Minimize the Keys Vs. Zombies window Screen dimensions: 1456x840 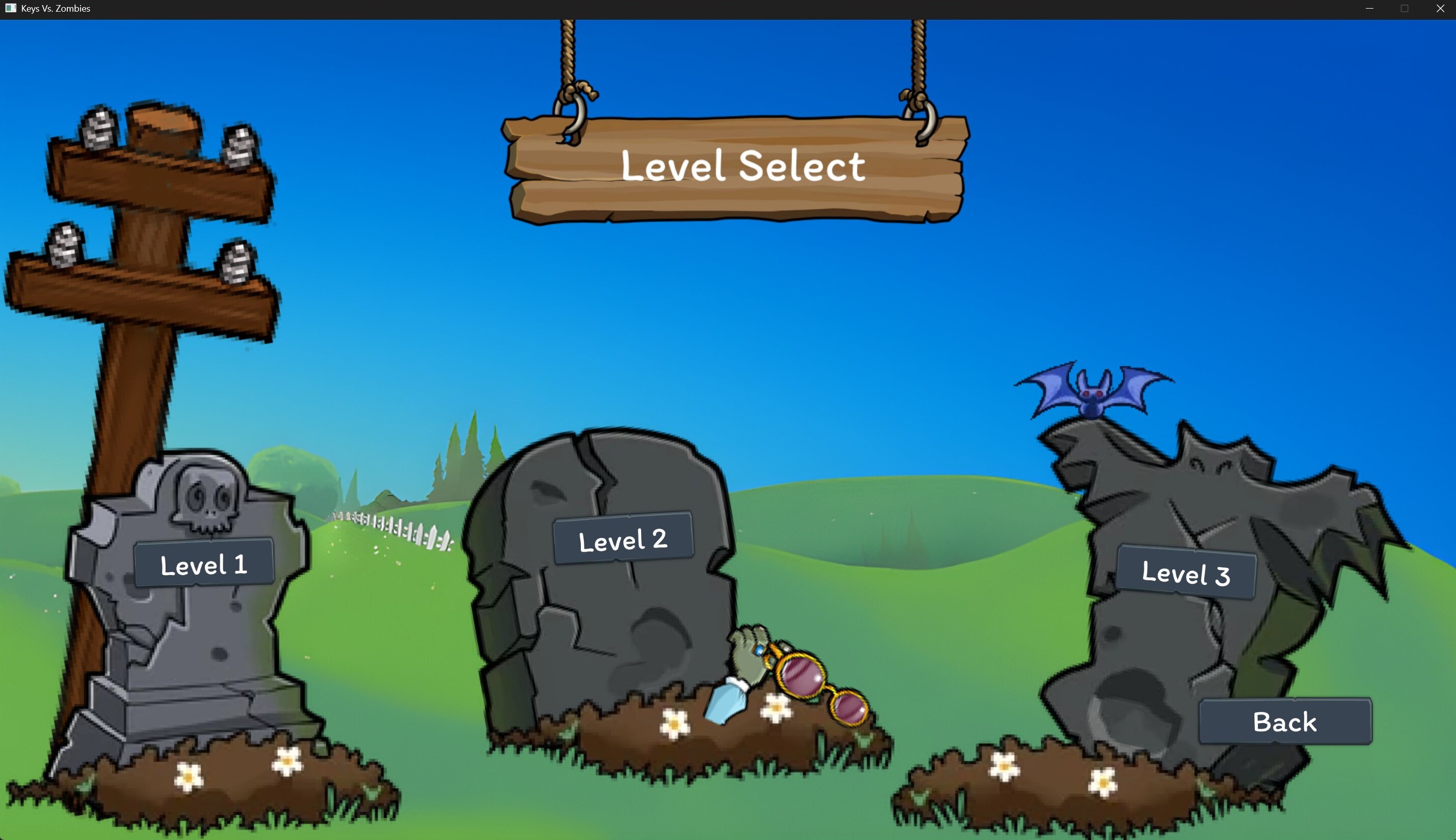1369,8
